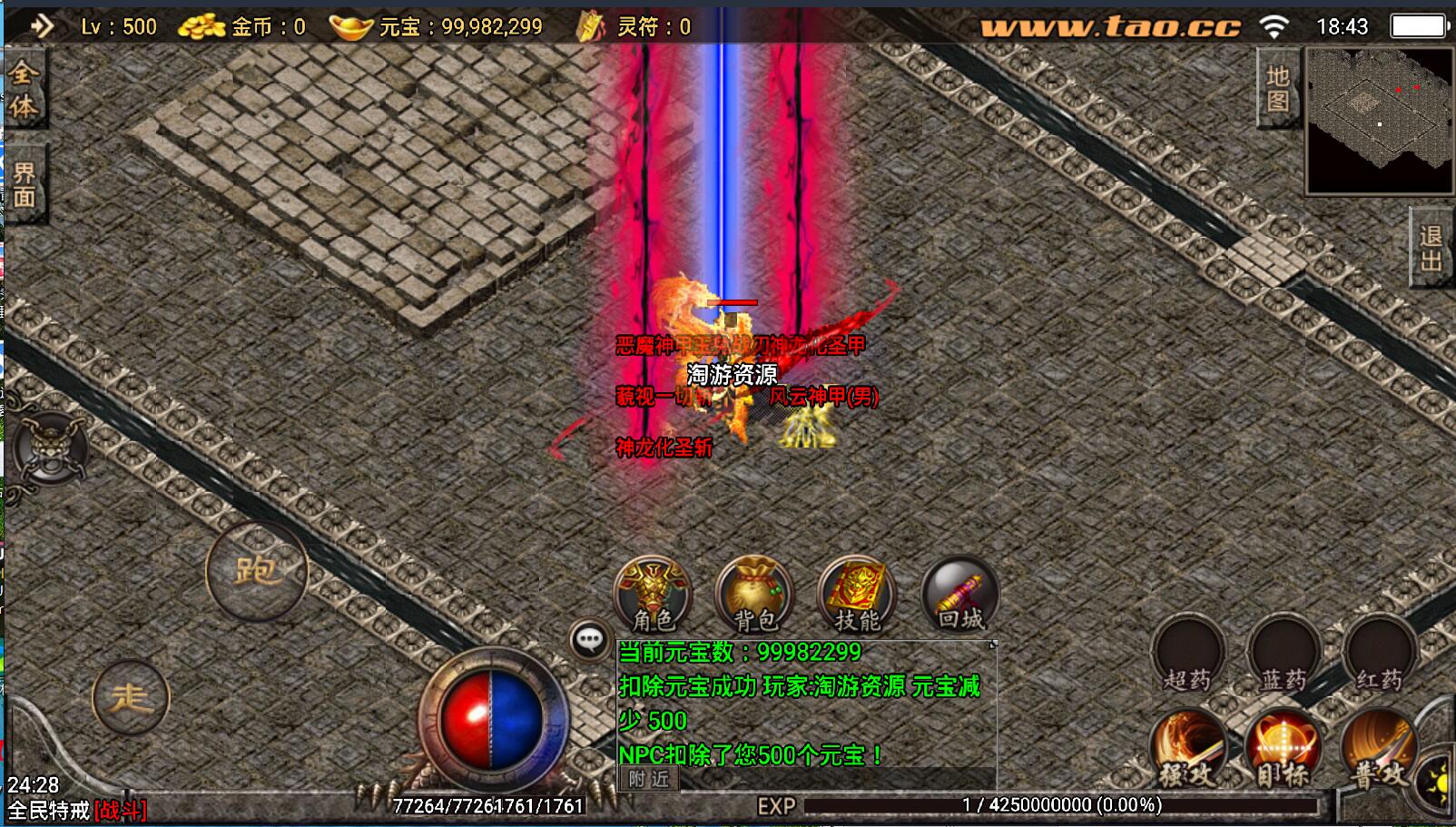Click the 退出 exit button

1431,249
